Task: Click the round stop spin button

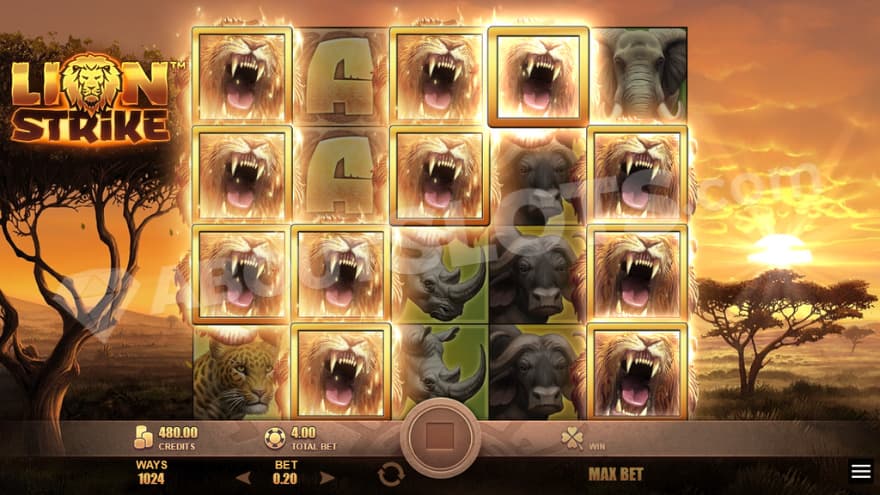Action: pyautogui.click(x=440, y=438)
